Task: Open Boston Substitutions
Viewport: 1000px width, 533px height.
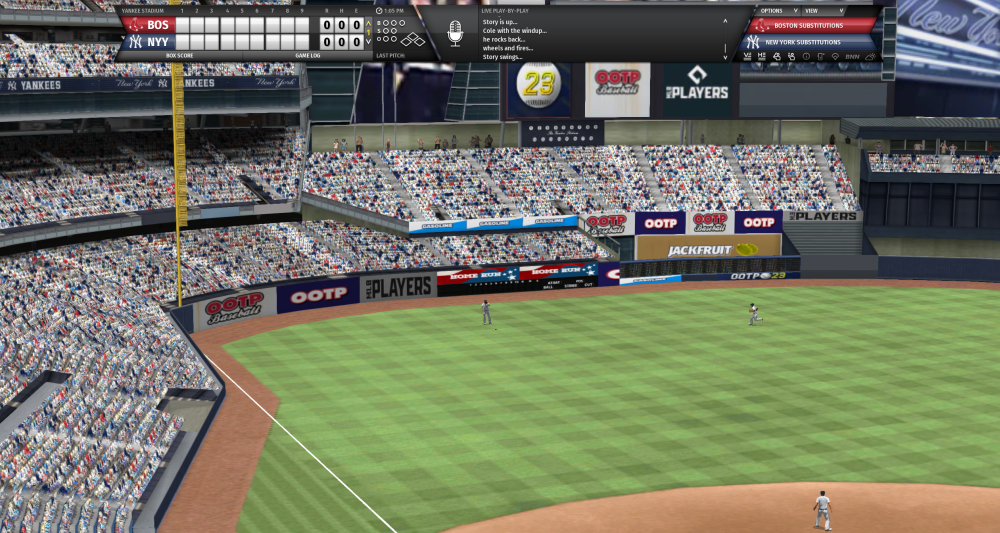Action: tap(808, 25)
